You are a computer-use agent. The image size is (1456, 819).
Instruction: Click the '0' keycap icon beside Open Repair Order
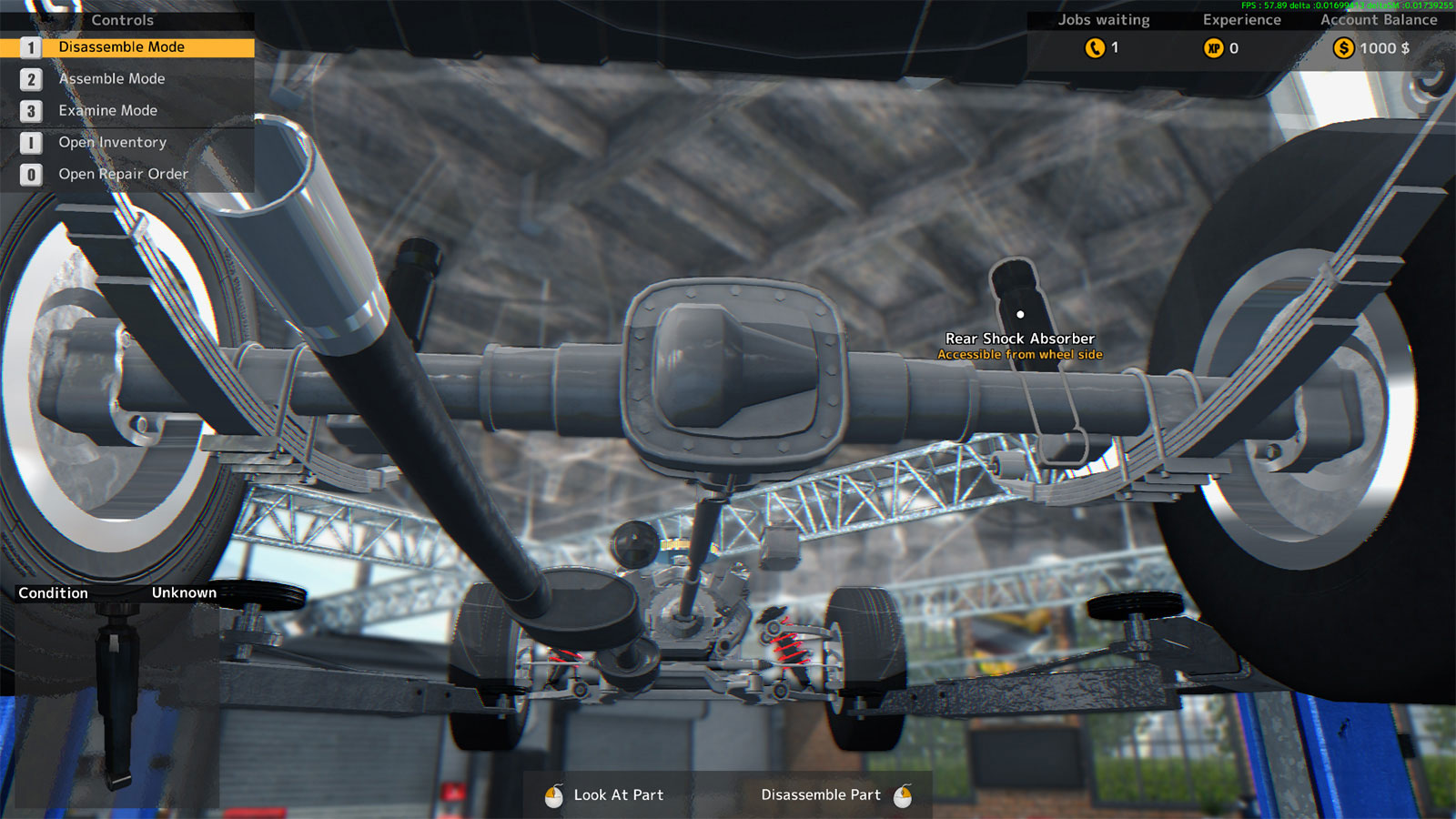click(32, 174)
